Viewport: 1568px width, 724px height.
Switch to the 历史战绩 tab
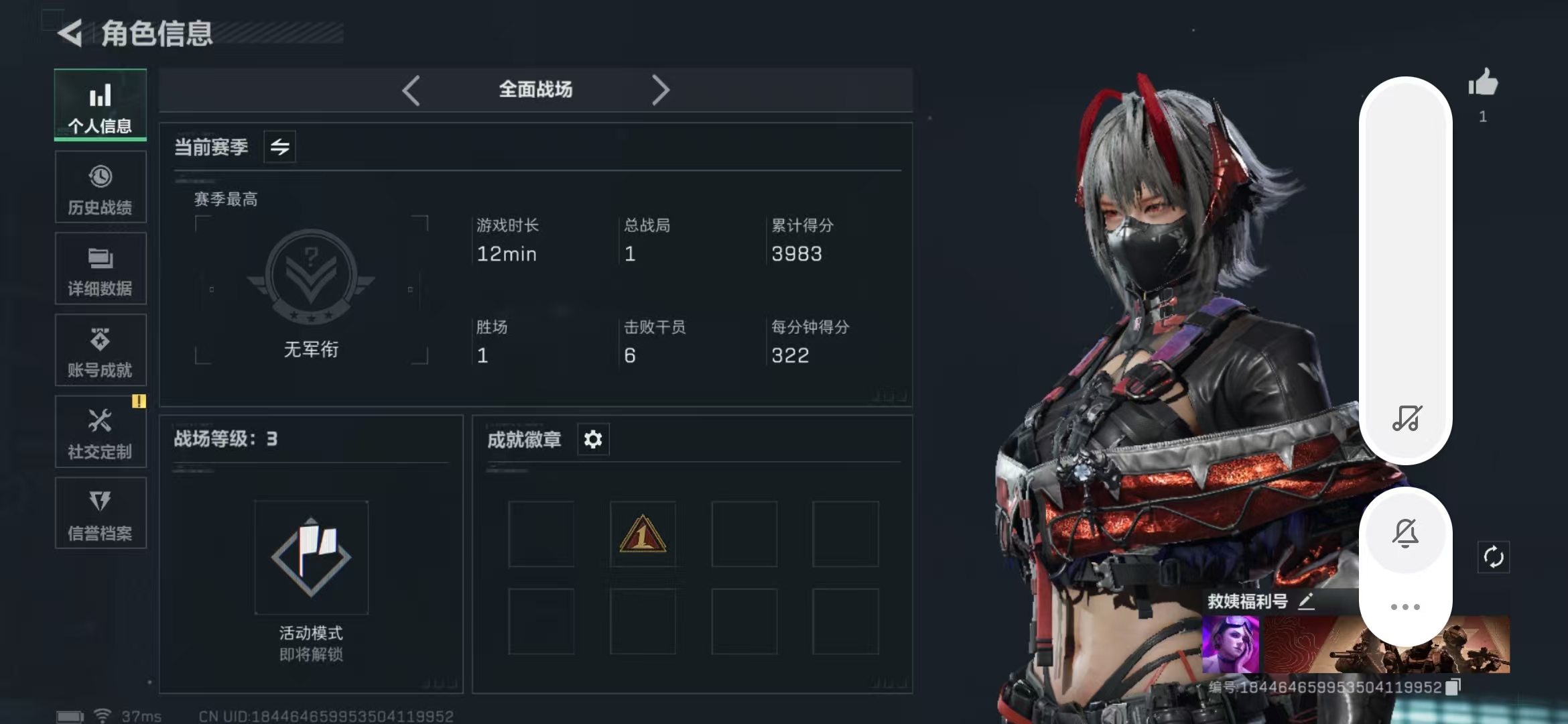click(101, 187)
